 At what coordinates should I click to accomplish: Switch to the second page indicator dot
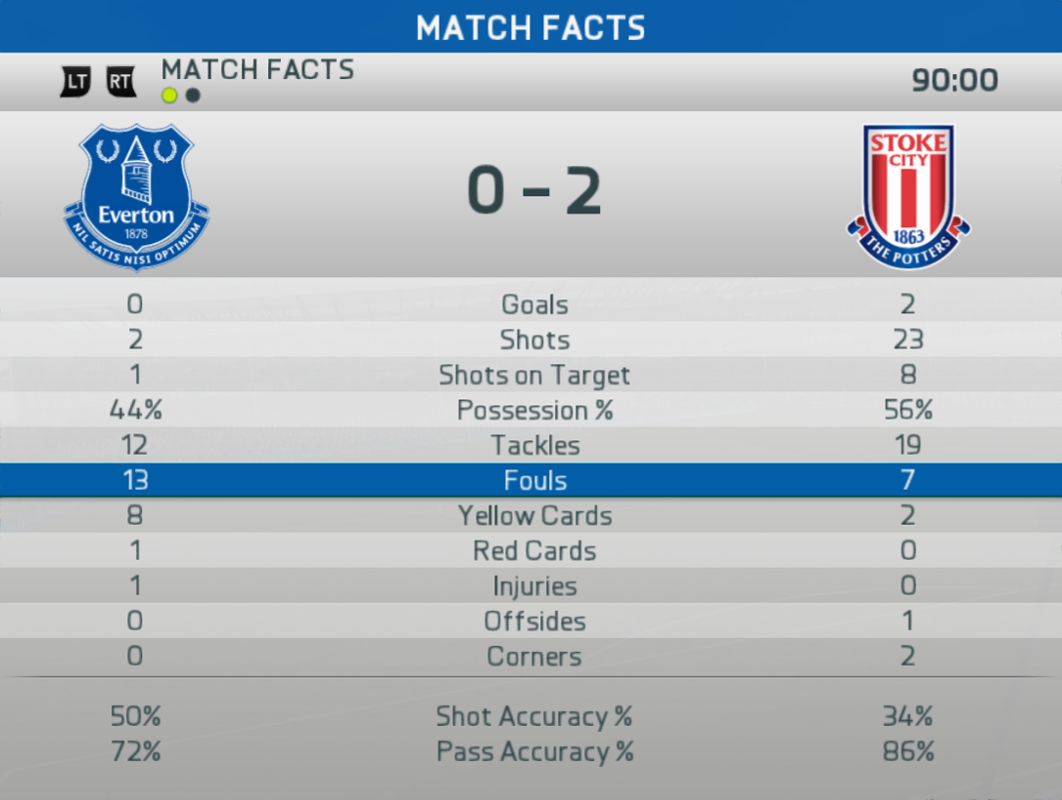pos(193,96)
